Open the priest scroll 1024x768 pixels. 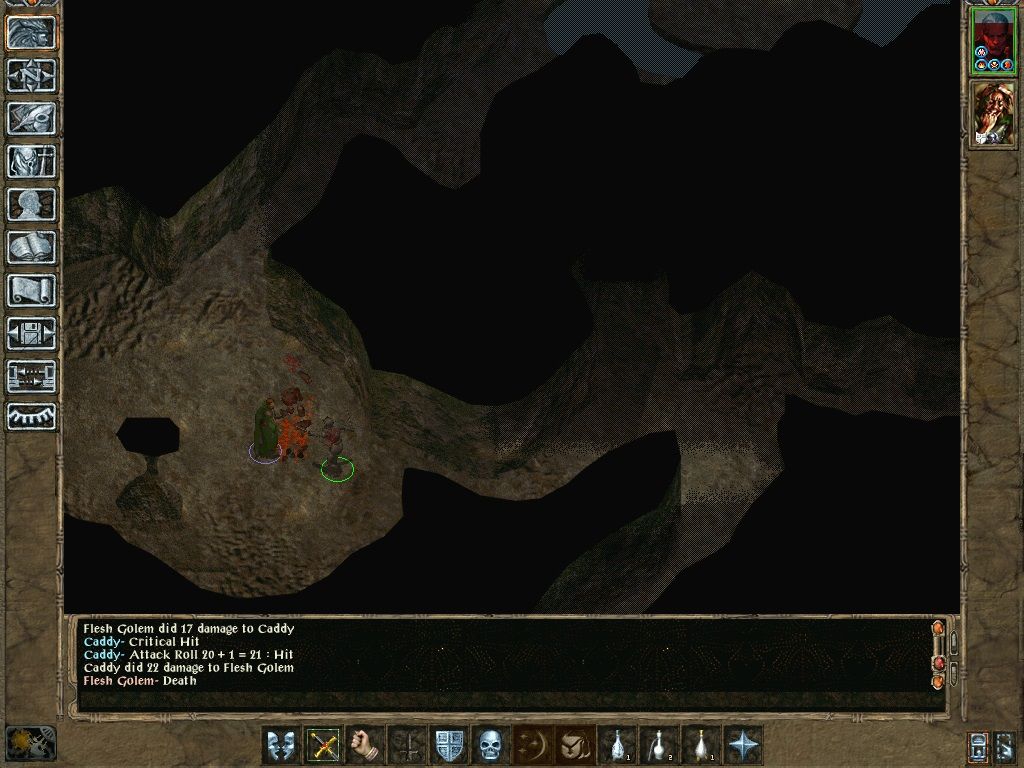tap(32, 290)
